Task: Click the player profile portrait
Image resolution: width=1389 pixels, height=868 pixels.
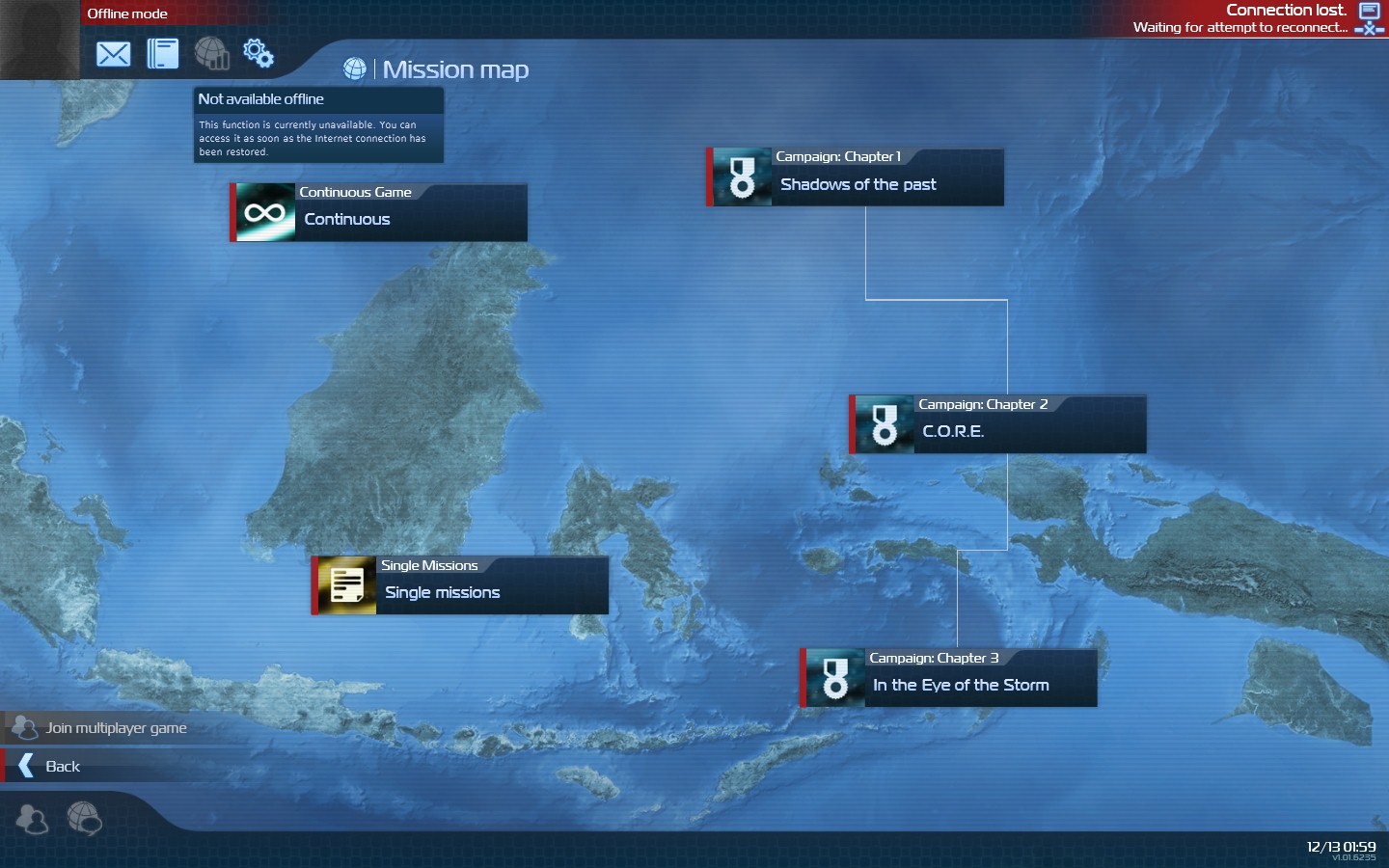Action: coord(40,40)
